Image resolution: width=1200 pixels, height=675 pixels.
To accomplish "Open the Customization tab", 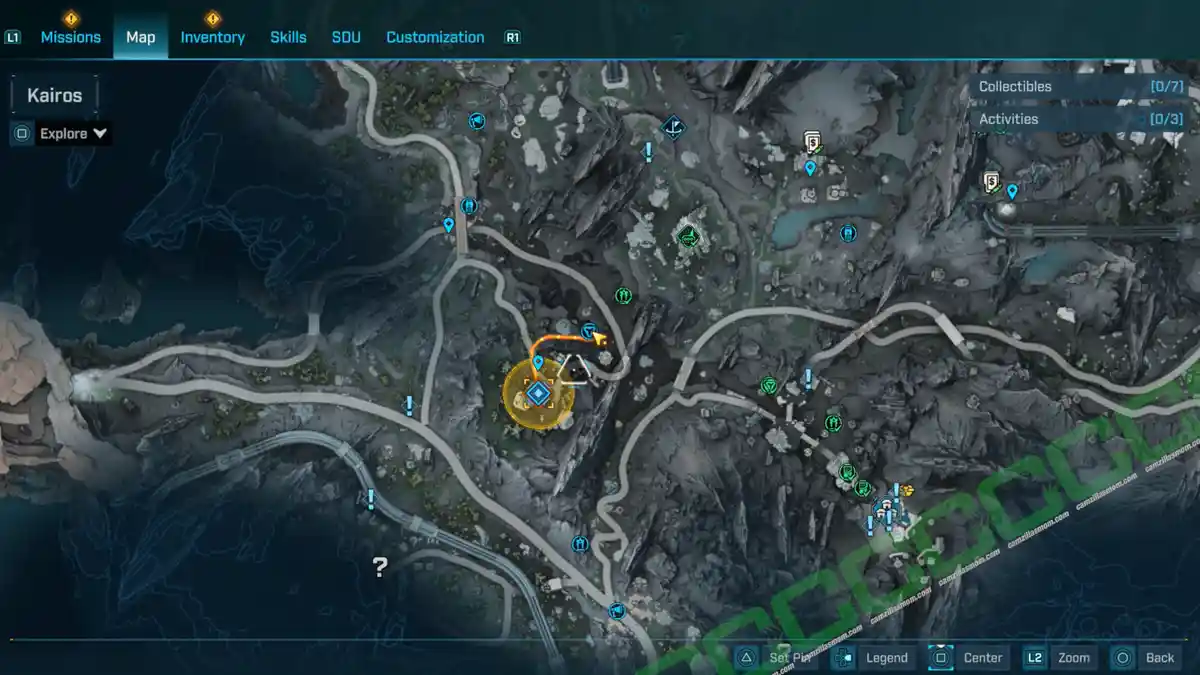I will tap(435, 37).
